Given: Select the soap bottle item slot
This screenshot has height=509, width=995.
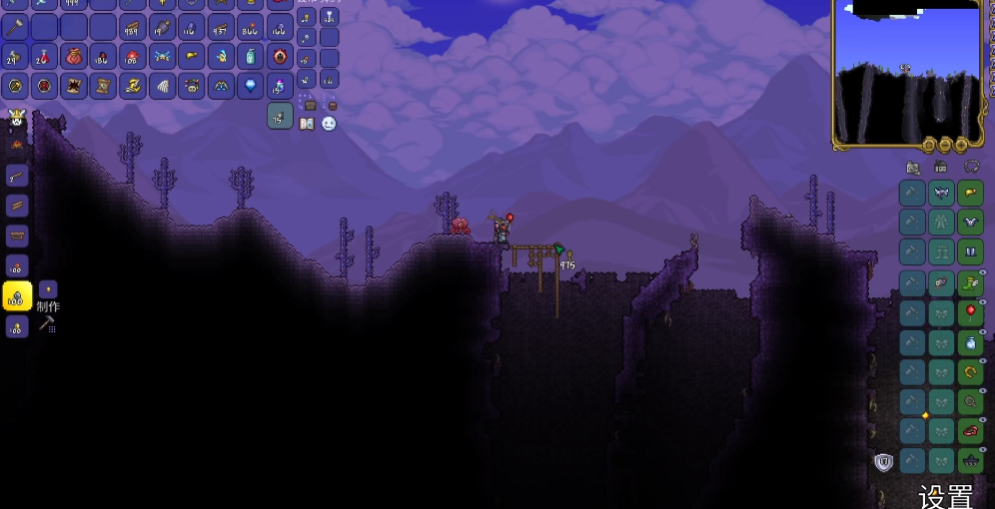Looking at the screenshot, I should 250,56.
